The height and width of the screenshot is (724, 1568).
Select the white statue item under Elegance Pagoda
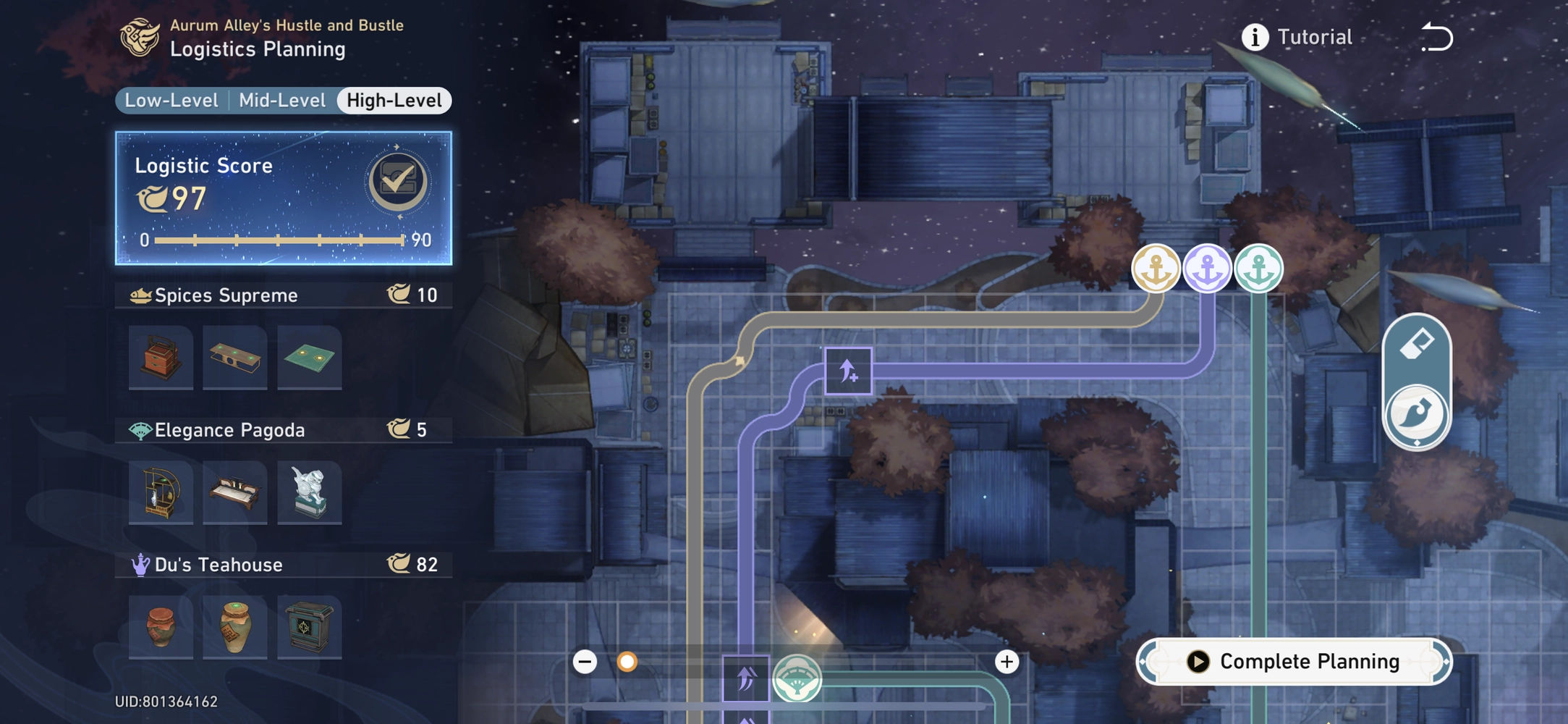[309, 493]
